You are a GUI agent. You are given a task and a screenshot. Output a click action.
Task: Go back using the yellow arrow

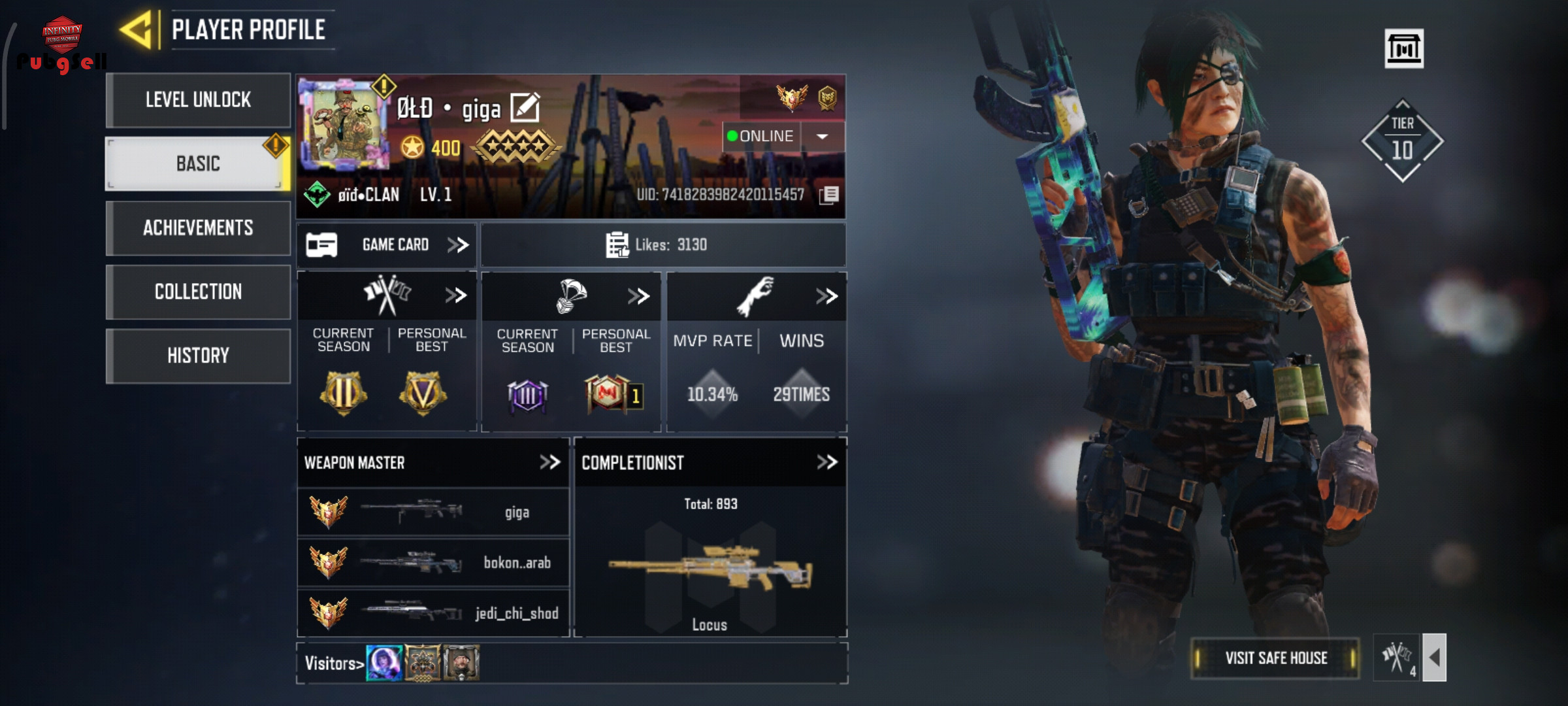pos(138,30)
